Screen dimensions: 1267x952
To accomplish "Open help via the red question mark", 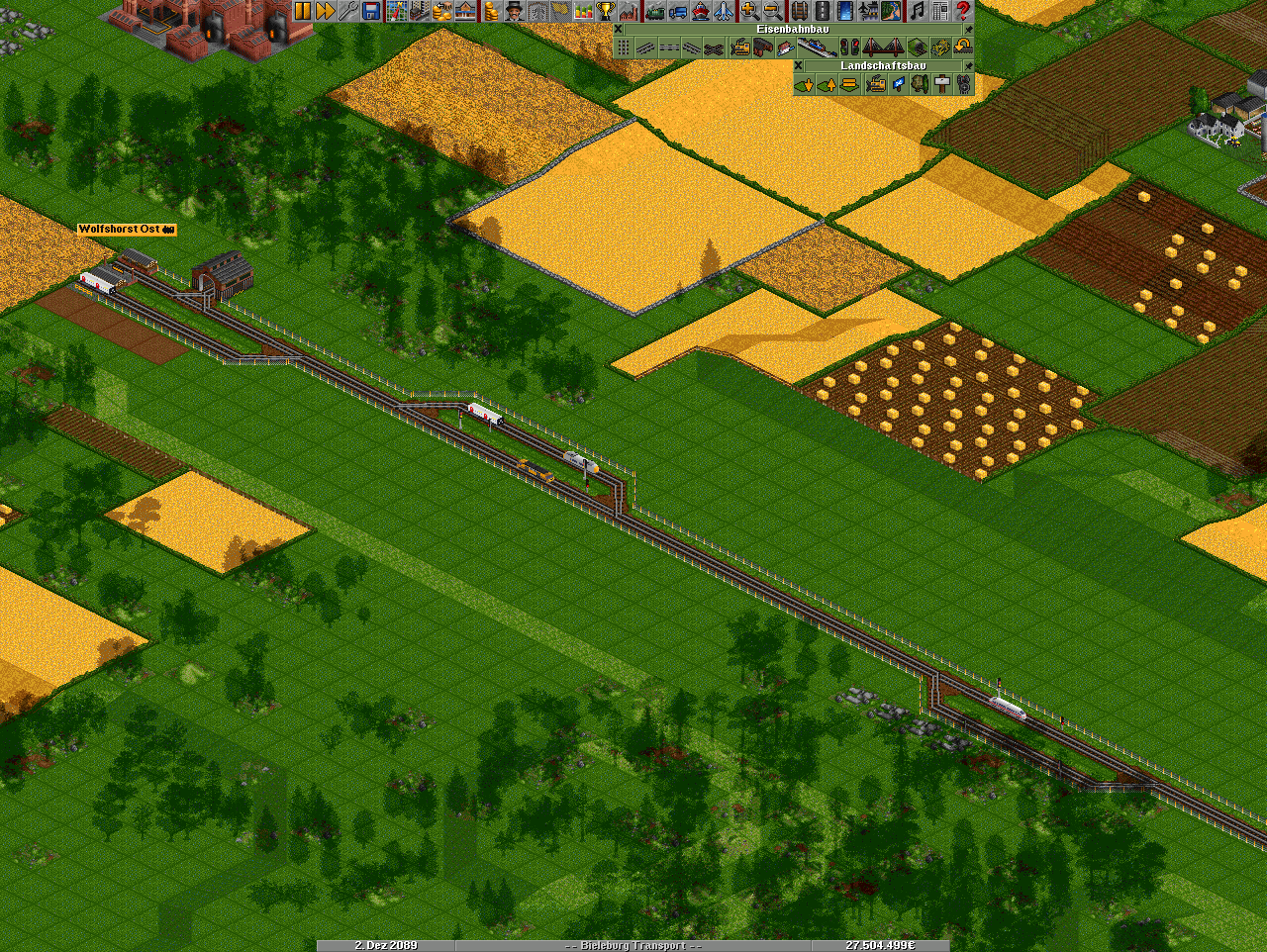I will click(x=963, y=11).
